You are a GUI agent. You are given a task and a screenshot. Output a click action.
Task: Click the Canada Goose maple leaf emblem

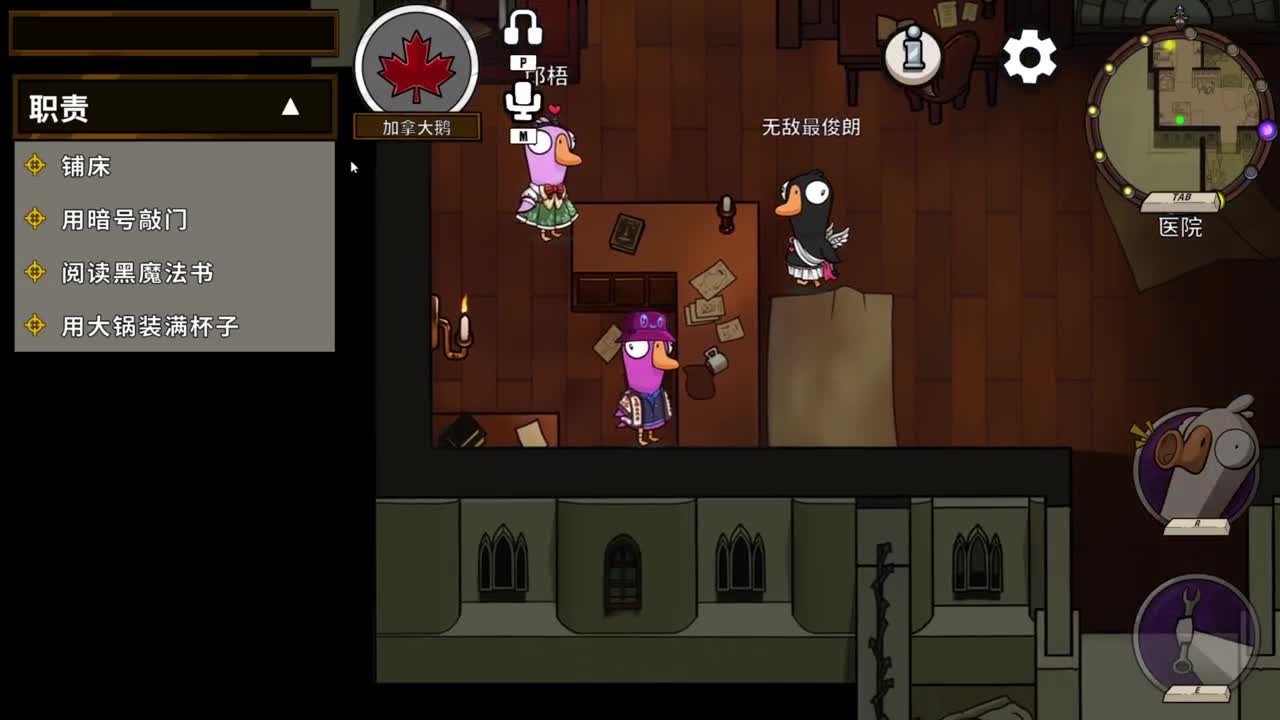coord(417,62)
